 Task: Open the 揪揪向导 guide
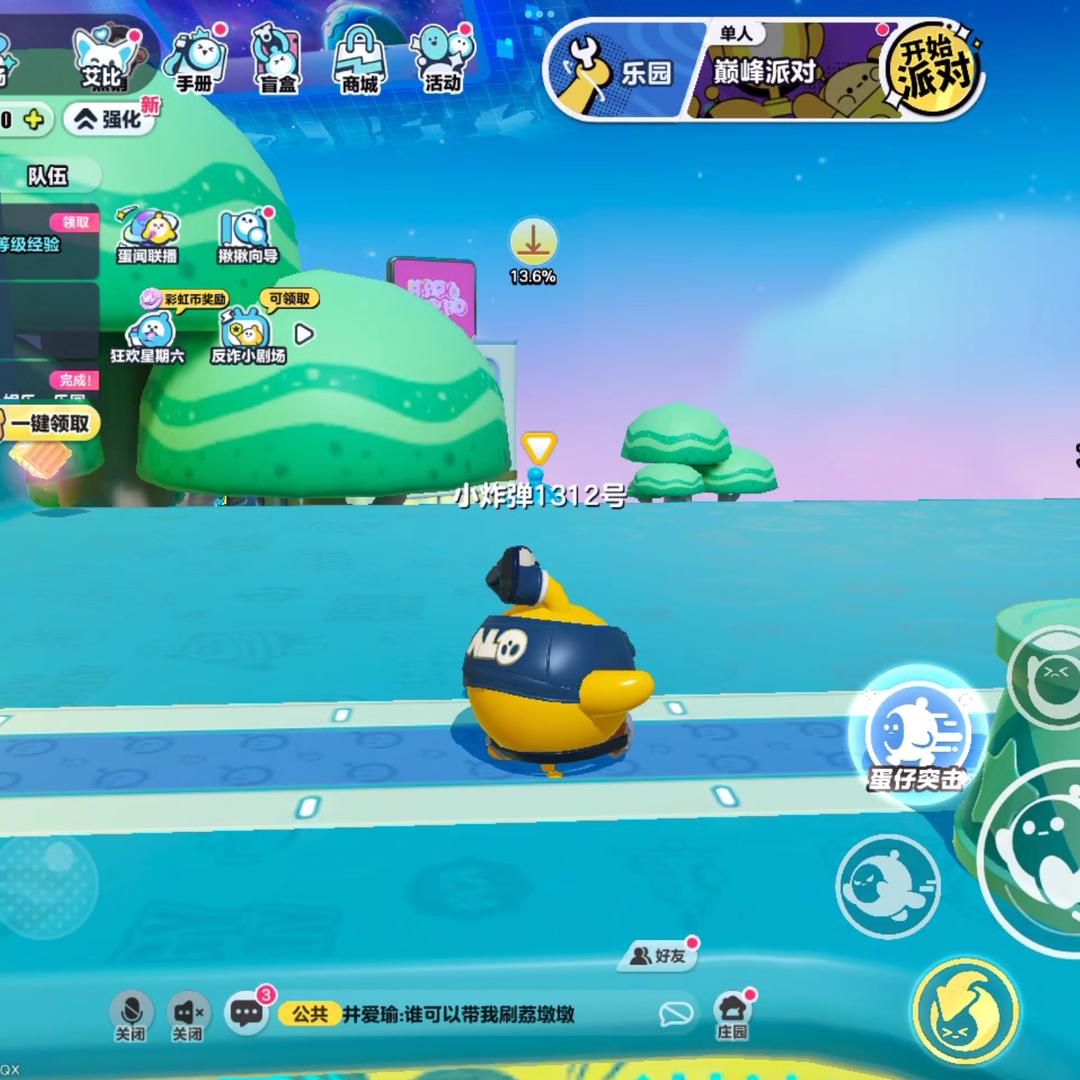(247, 236)
